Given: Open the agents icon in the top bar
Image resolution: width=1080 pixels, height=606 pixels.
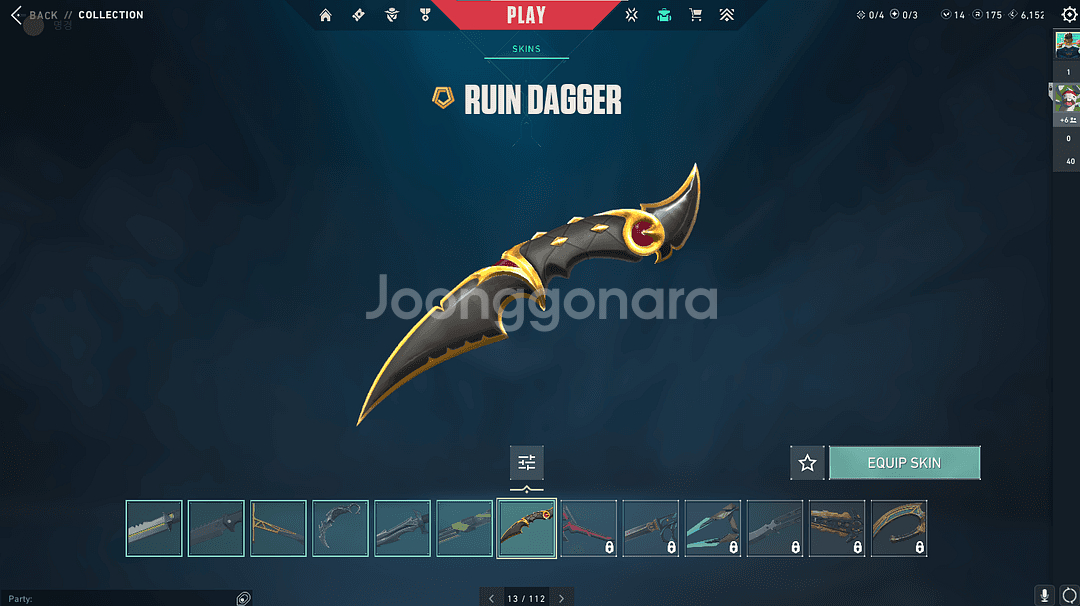Looking at the screenshot, I should coord(392,15).
